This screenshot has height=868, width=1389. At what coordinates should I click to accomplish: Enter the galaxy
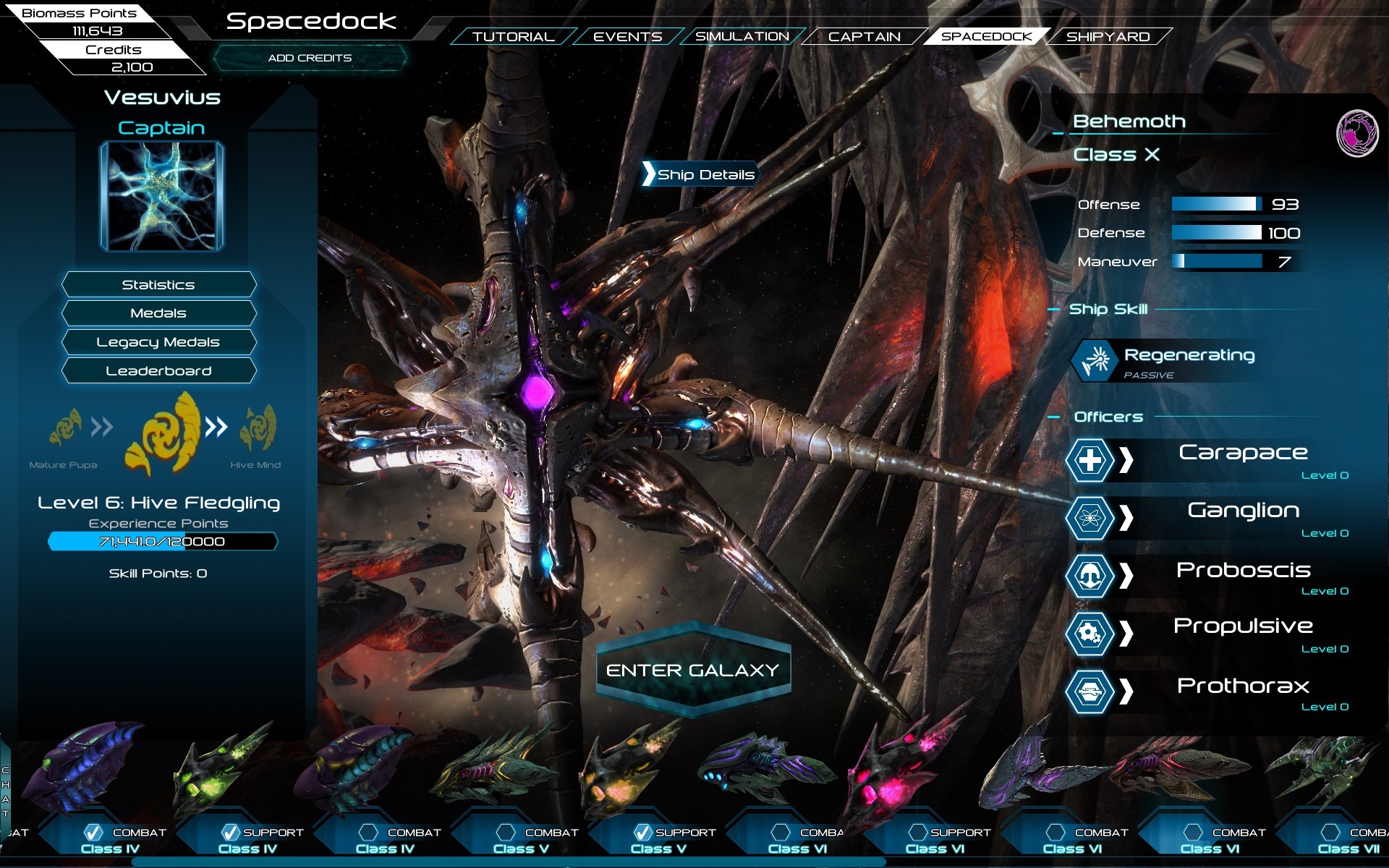coord(692,671)
